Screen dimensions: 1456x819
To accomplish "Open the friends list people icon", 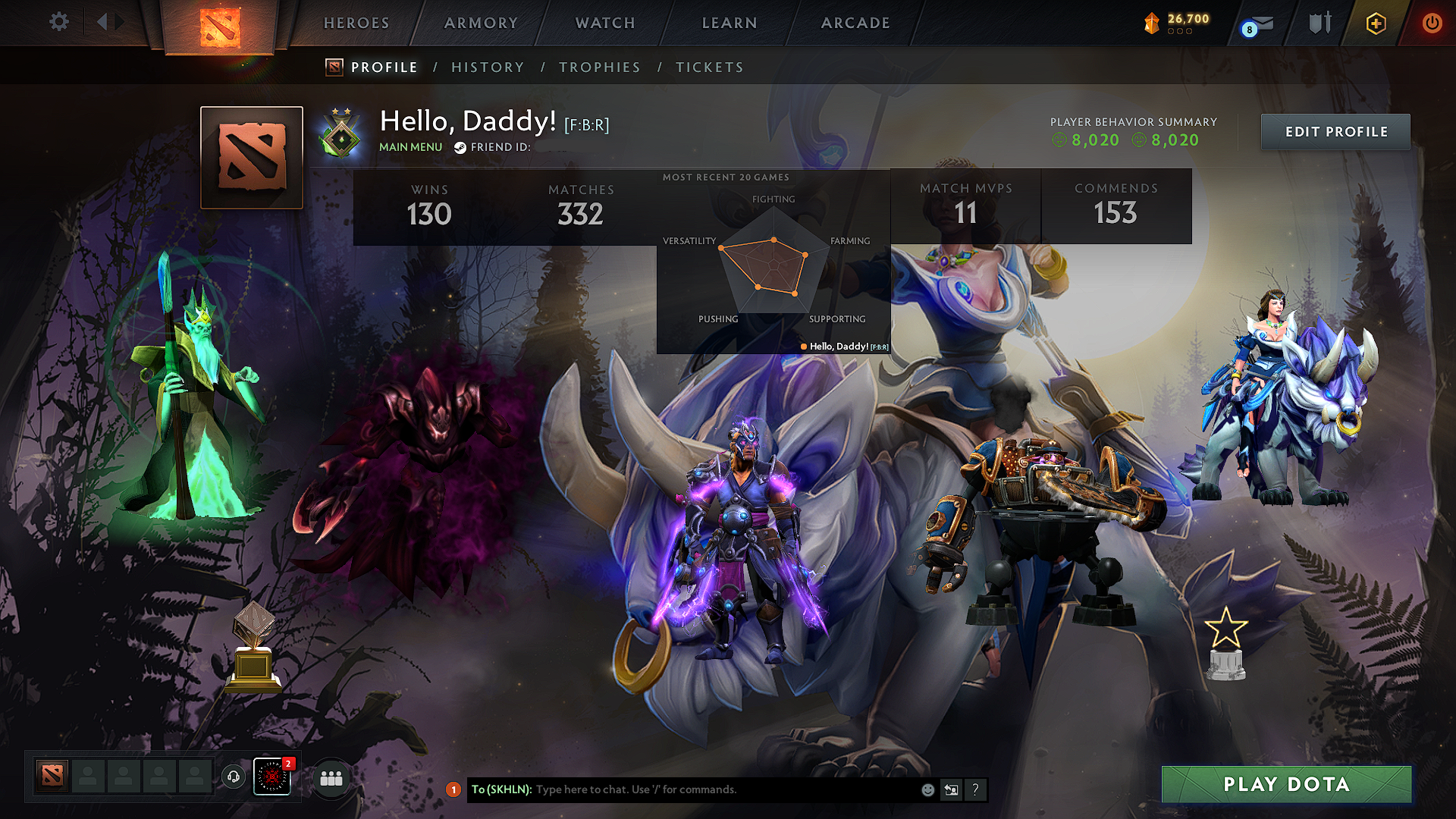I will (x=331, y=777).
